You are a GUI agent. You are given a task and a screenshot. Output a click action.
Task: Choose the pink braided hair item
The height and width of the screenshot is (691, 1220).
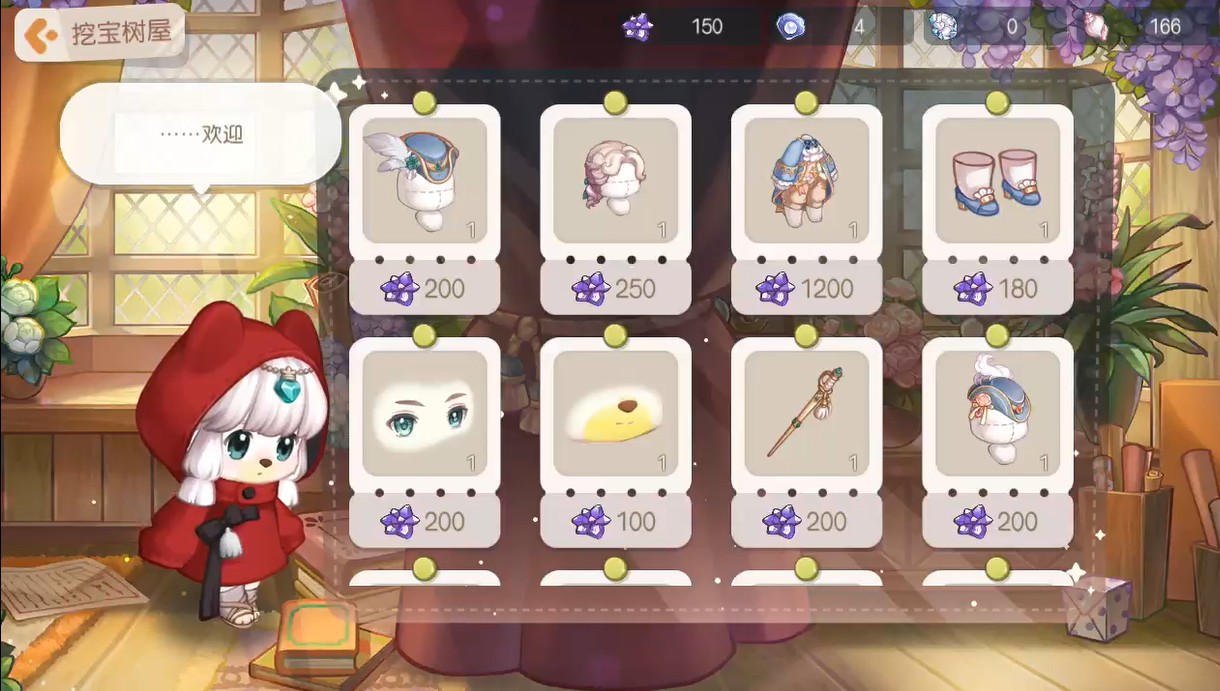(615, 181)
